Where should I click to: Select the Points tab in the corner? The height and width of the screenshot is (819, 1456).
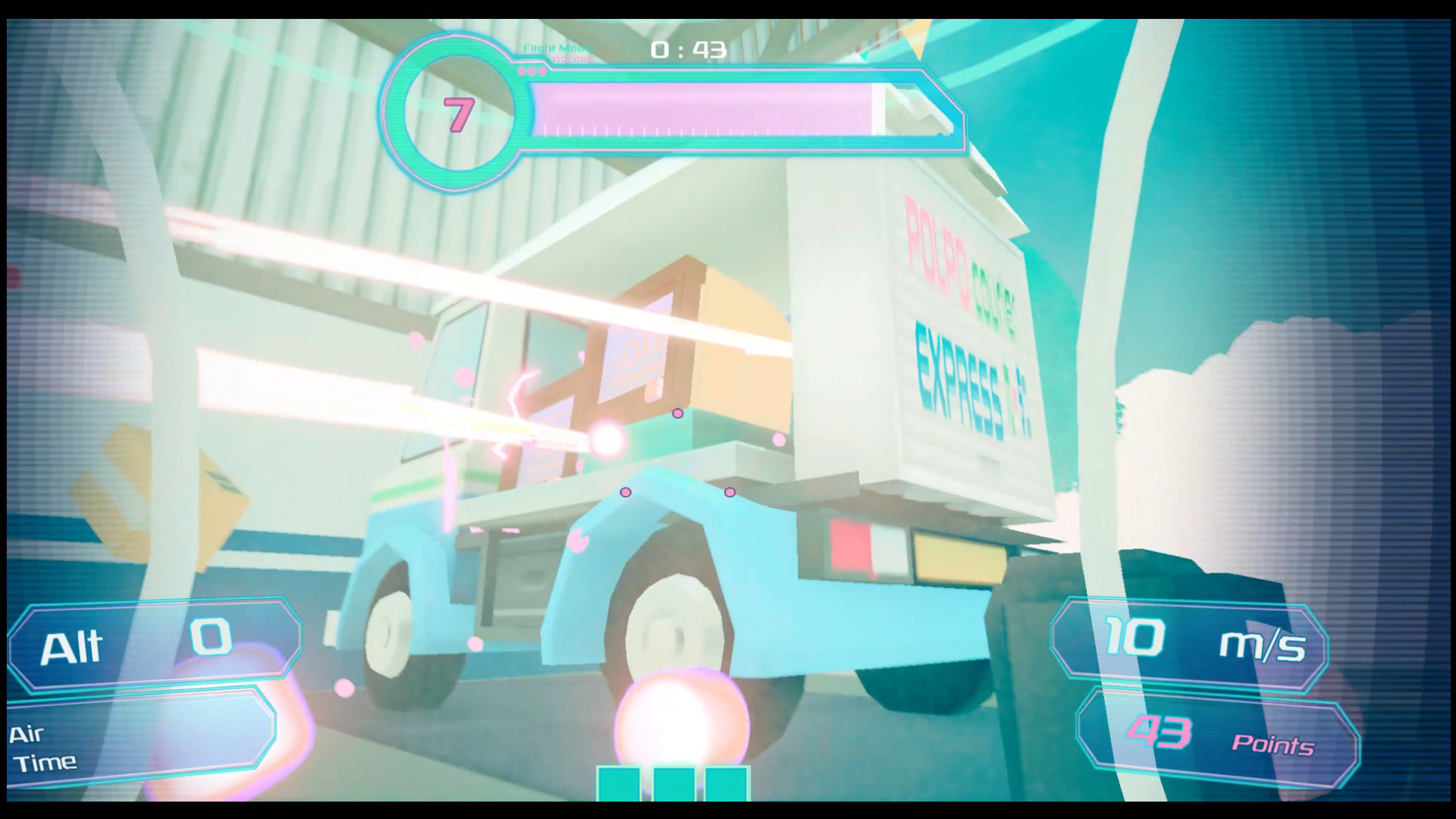(x=1274, y=745)
